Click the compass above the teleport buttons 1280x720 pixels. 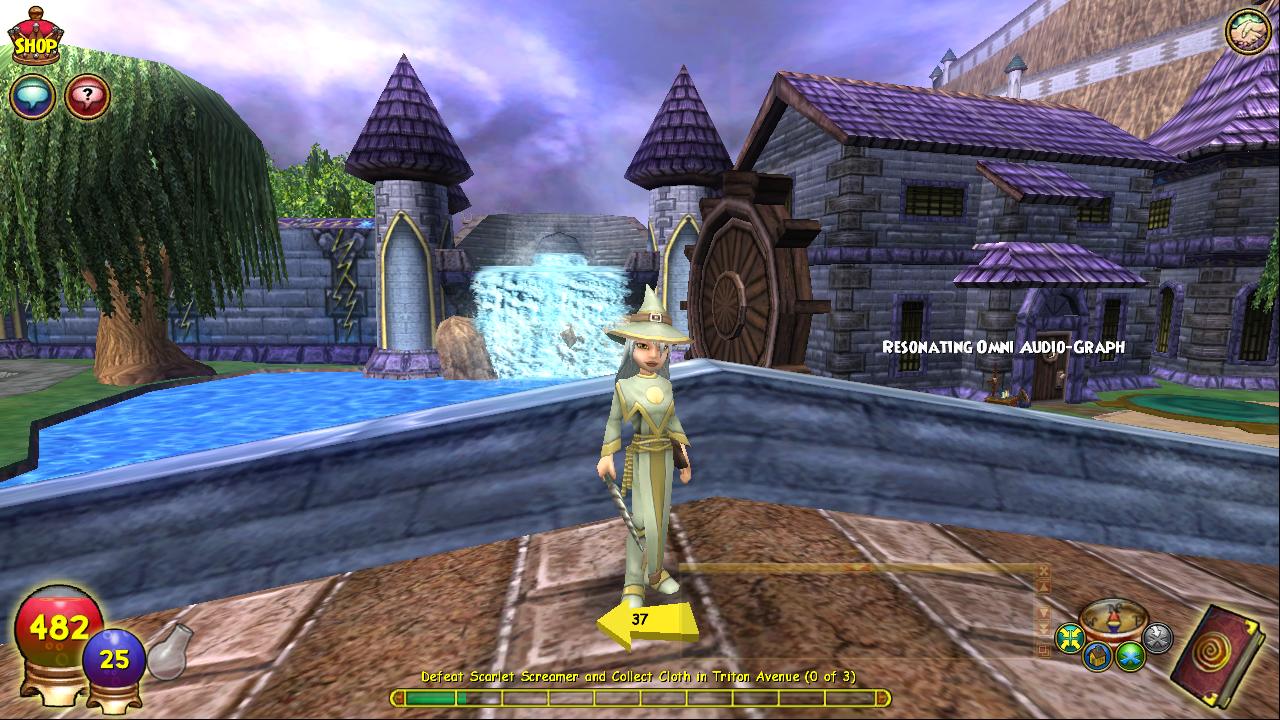(1113, 619)
